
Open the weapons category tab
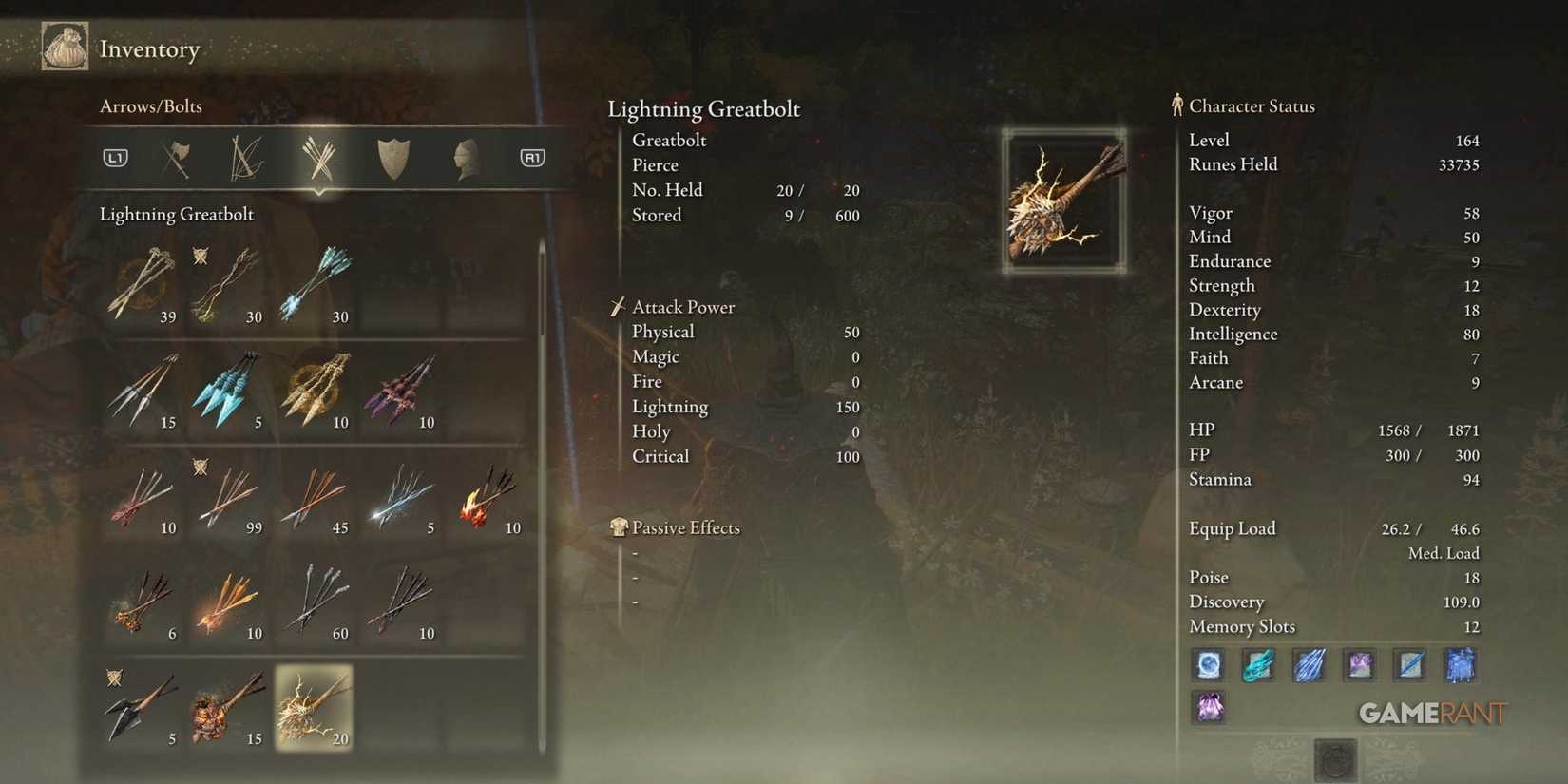(176, 158)
